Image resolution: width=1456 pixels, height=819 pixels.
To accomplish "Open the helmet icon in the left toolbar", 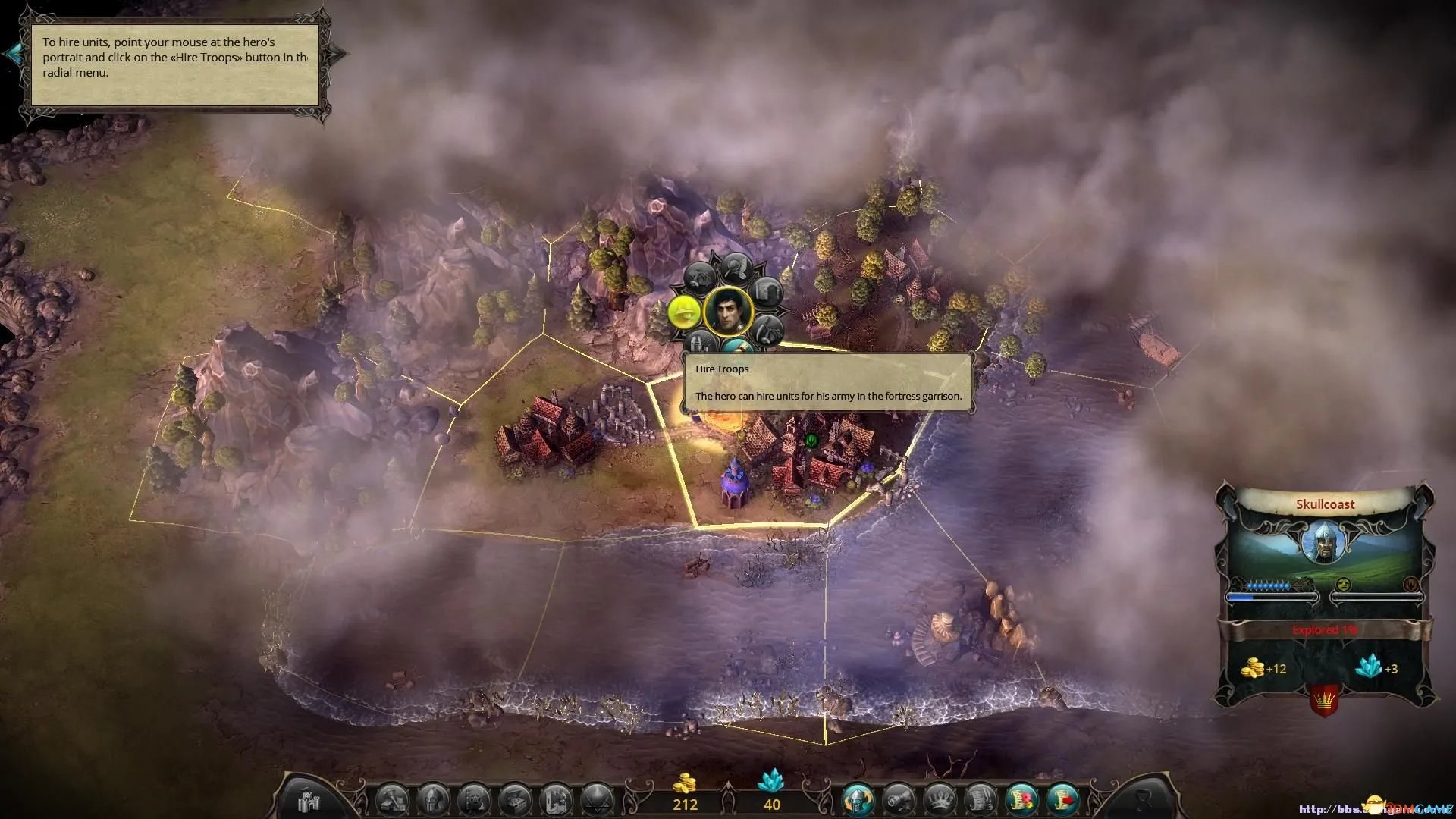I will point(433,799).
